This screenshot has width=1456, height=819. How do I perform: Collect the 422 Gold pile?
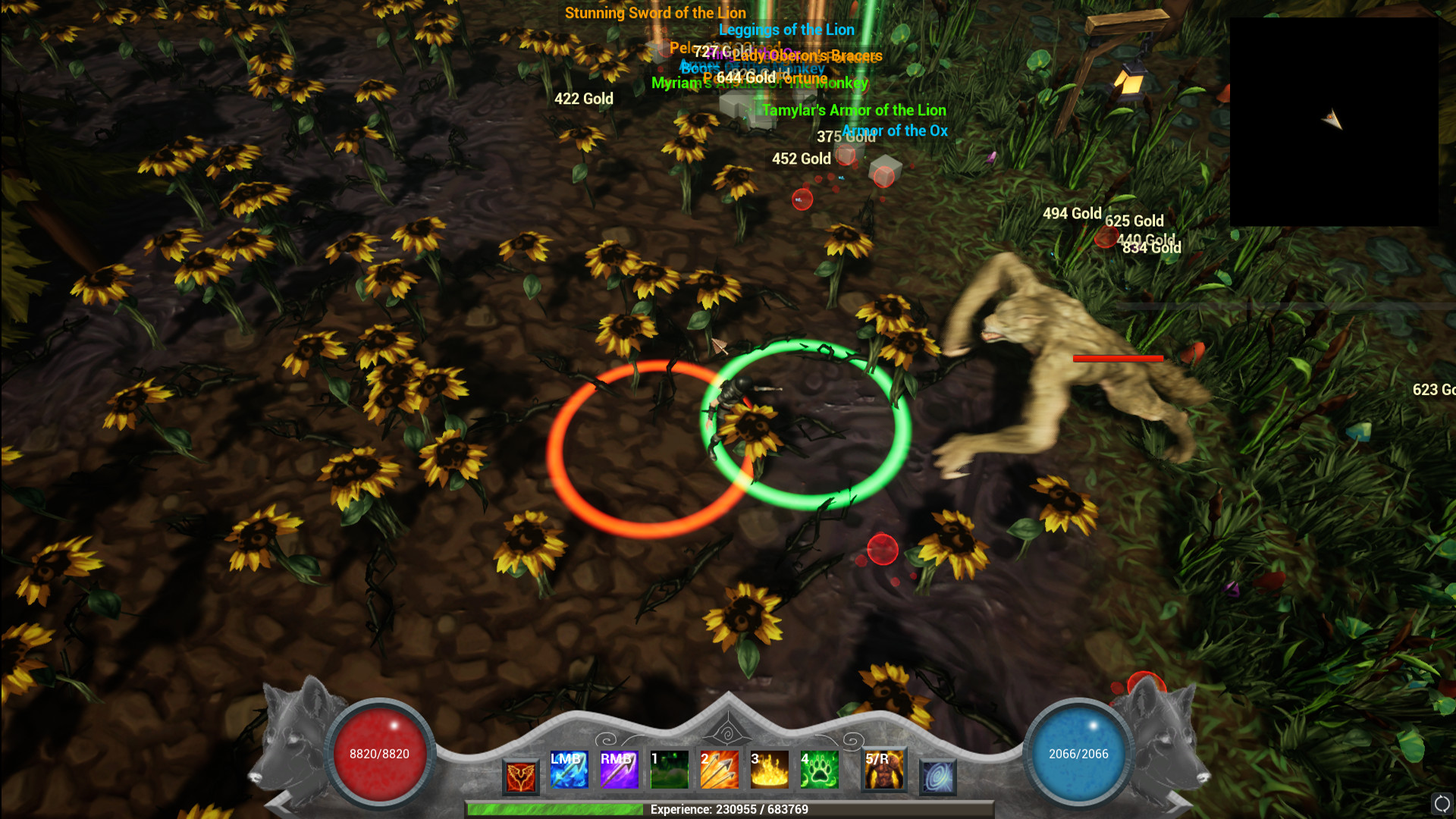pos(582,99)
